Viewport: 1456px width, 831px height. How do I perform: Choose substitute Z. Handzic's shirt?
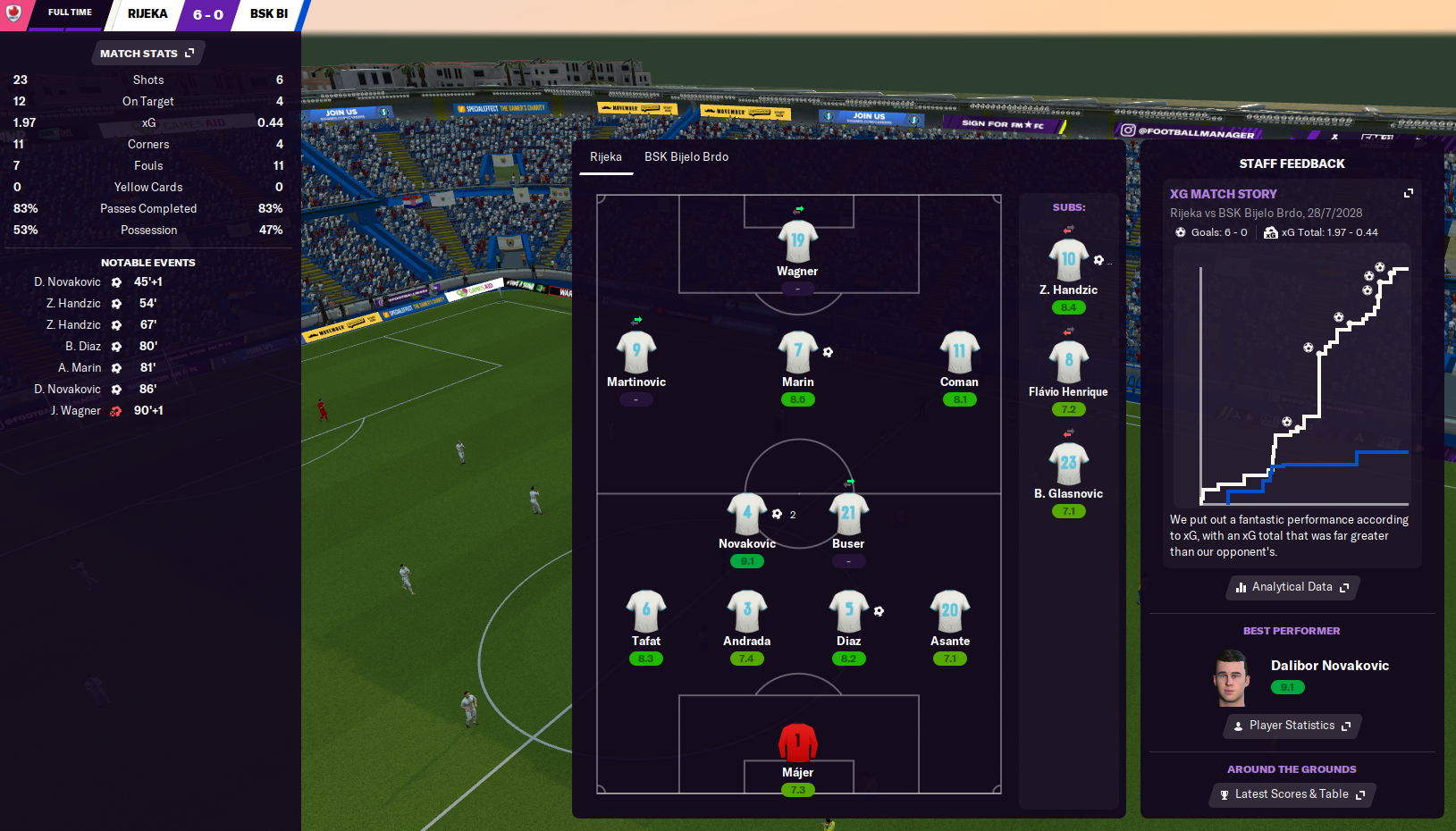pos(1068,260)
